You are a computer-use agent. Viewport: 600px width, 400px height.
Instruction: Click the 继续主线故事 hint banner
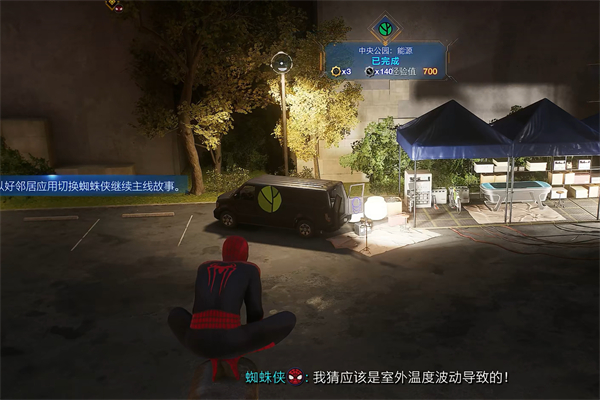coord(92,185)
